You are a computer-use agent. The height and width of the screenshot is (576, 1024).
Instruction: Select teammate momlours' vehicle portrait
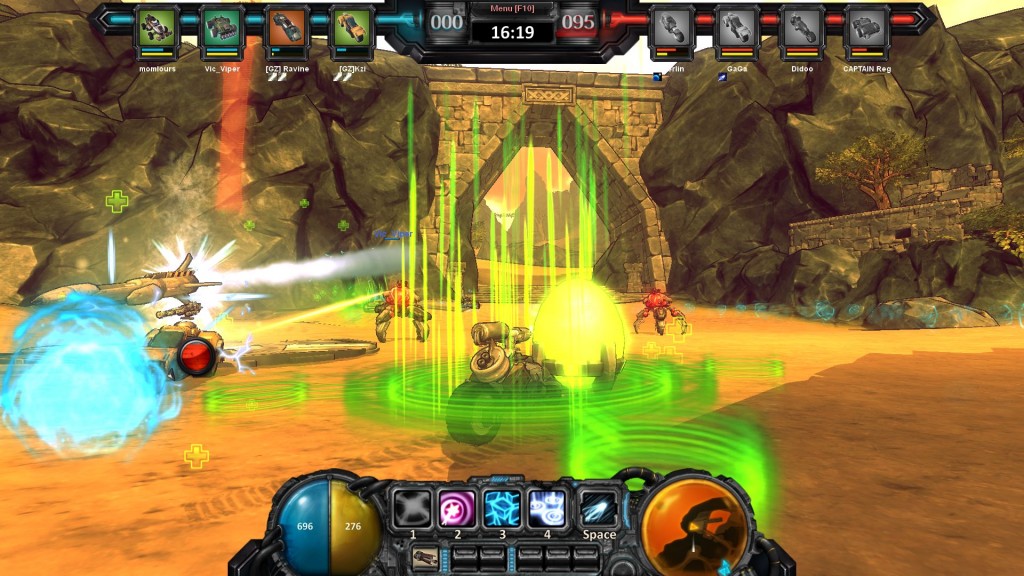click(x=156, y=29)
